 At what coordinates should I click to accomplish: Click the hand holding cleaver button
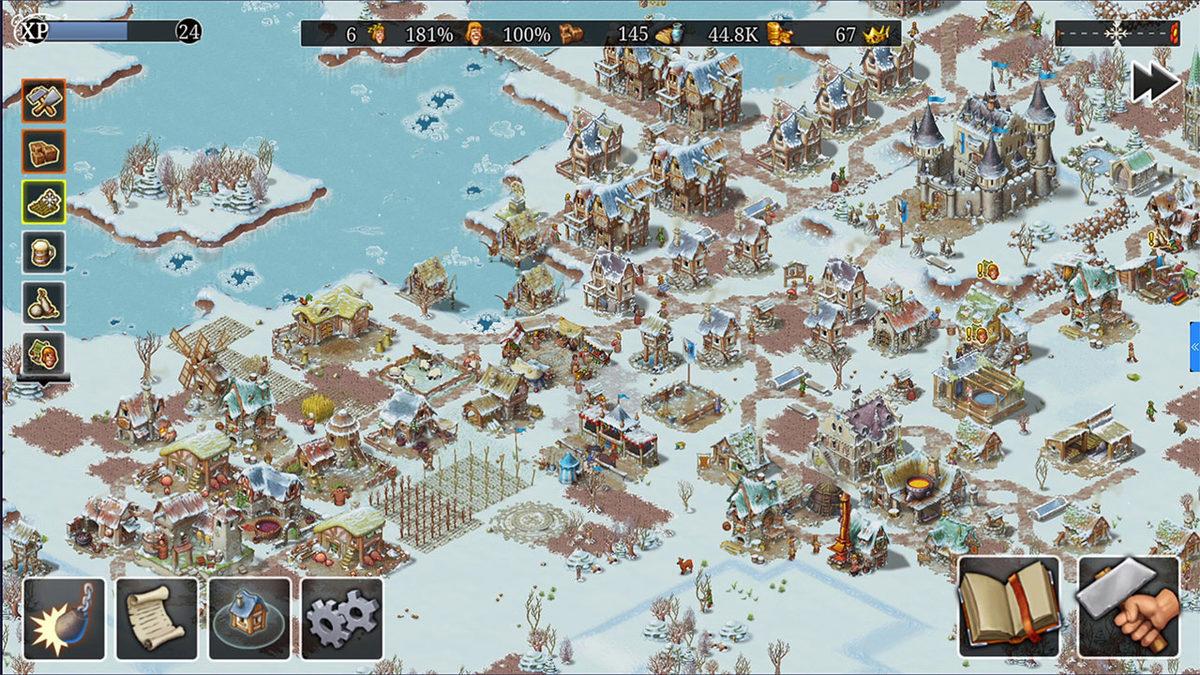coord(1127,606)
